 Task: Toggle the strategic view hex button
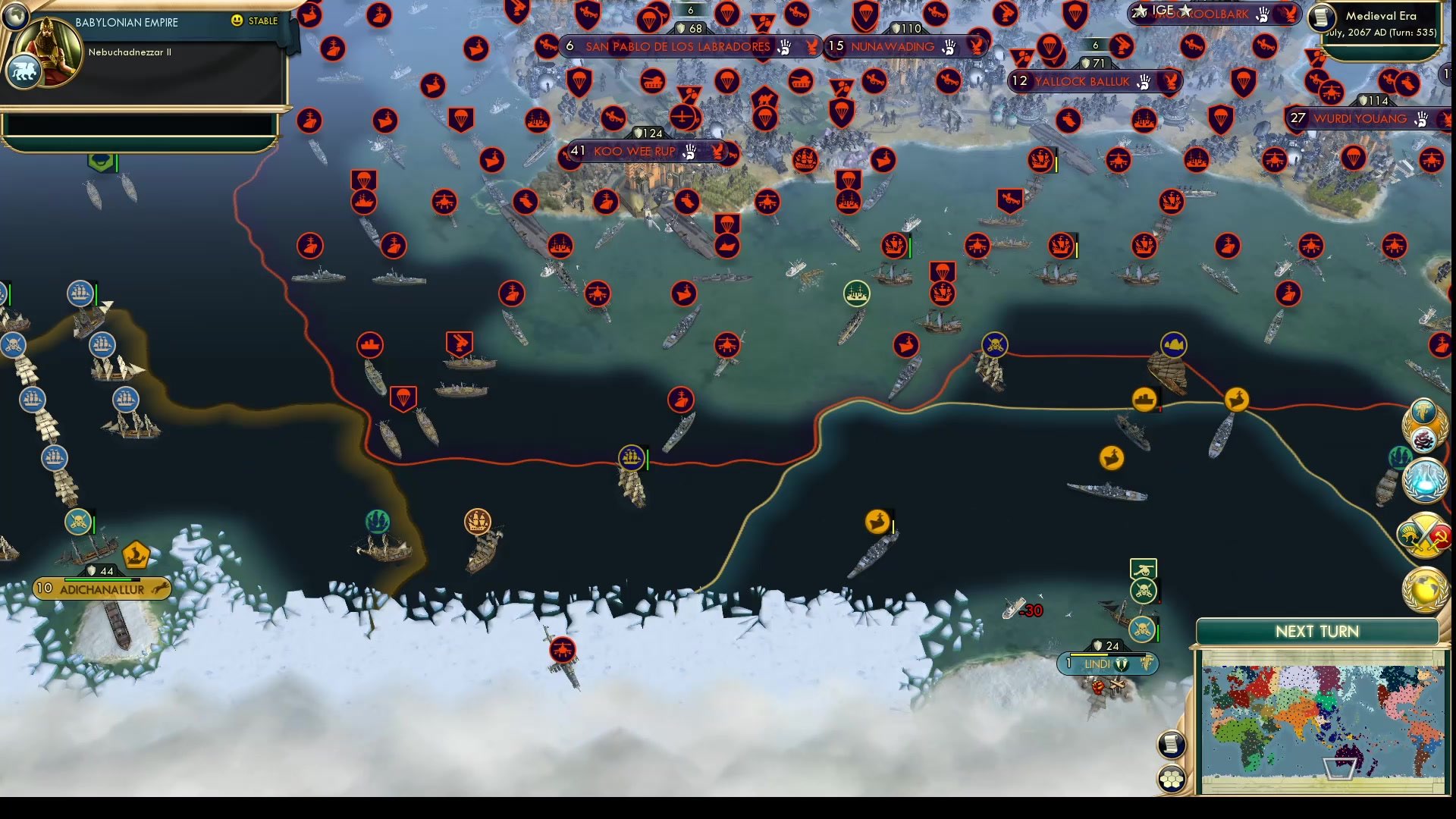pos(1172,775)
